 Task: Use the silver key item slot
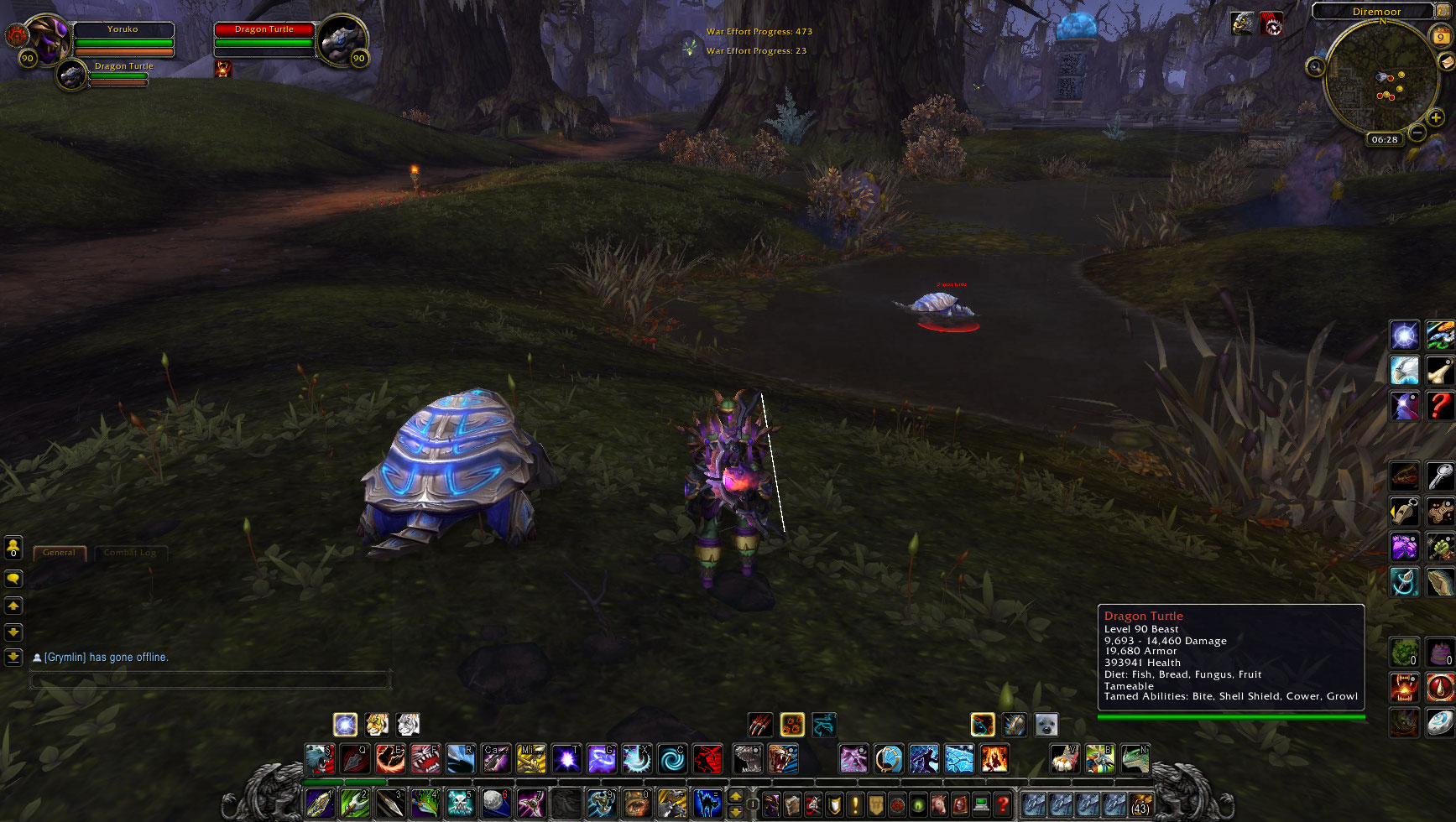tap(1440, 476)
